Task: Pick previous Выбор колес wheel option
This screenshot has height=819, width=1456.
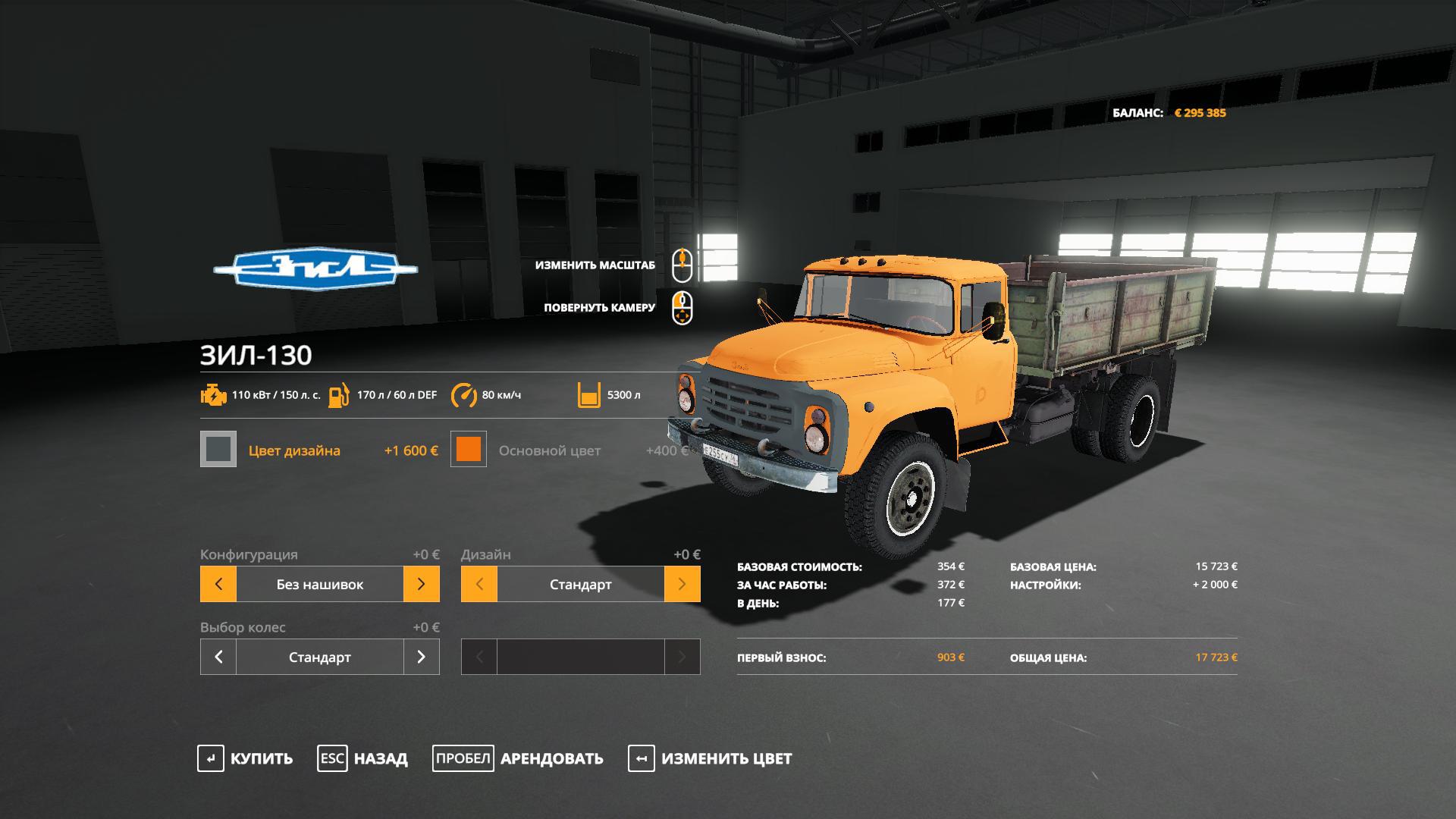Action: (x=218, y=657)
